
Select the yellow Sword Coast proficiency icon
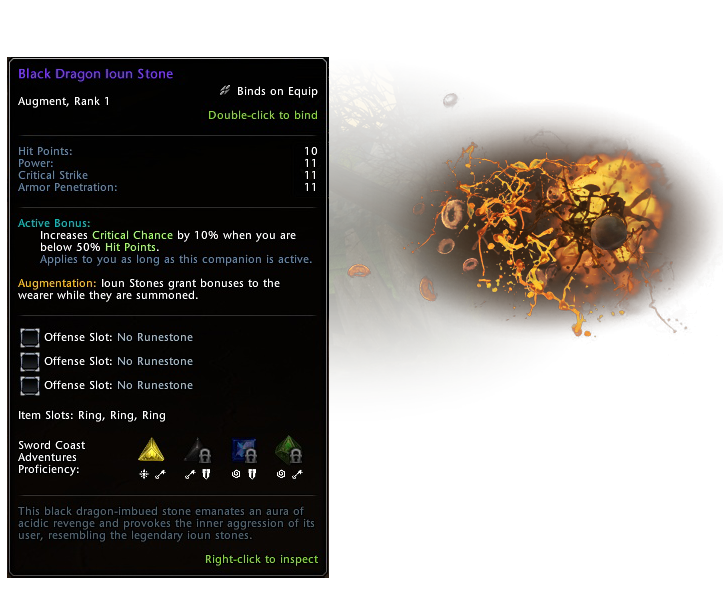point(152,449)
